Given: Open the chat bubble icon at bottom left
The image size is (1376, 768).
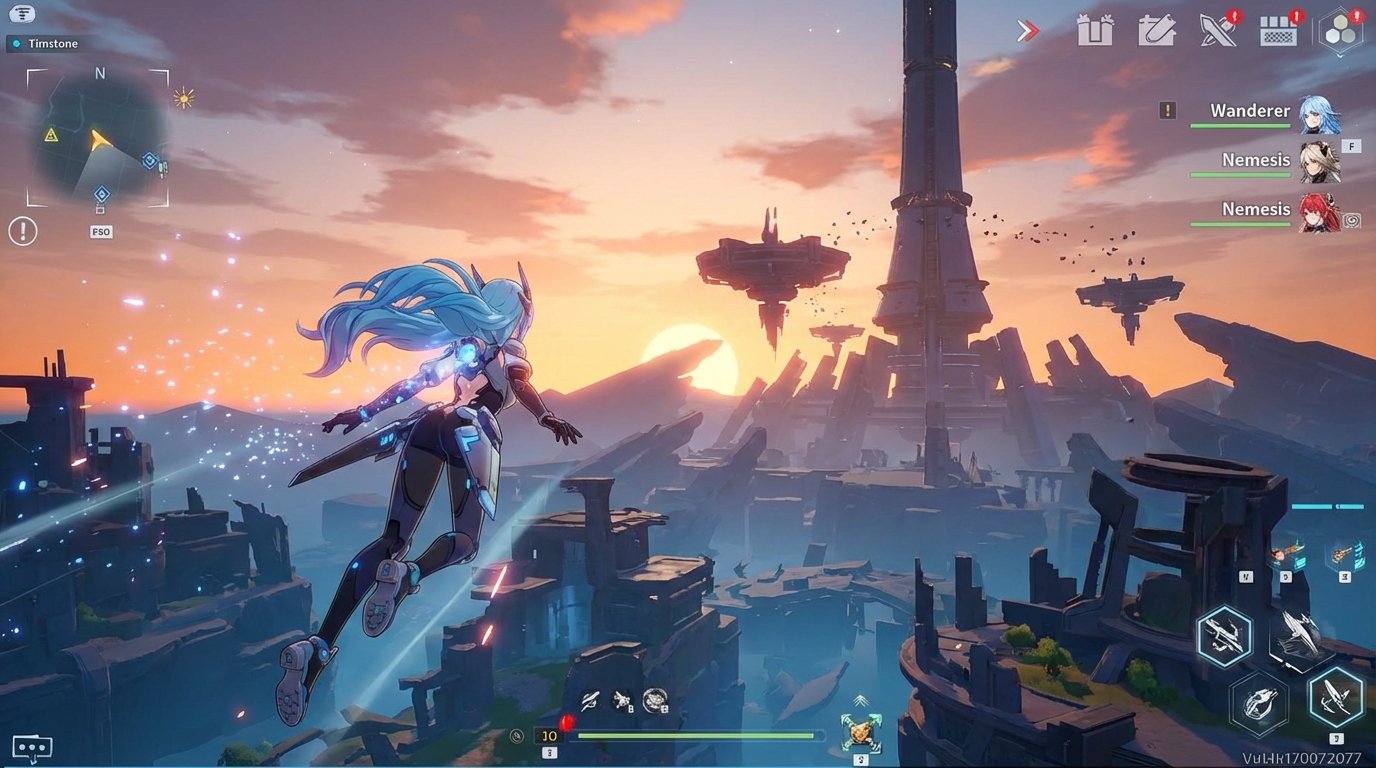Looking at the screenshot, I should [x=33, y=746].
